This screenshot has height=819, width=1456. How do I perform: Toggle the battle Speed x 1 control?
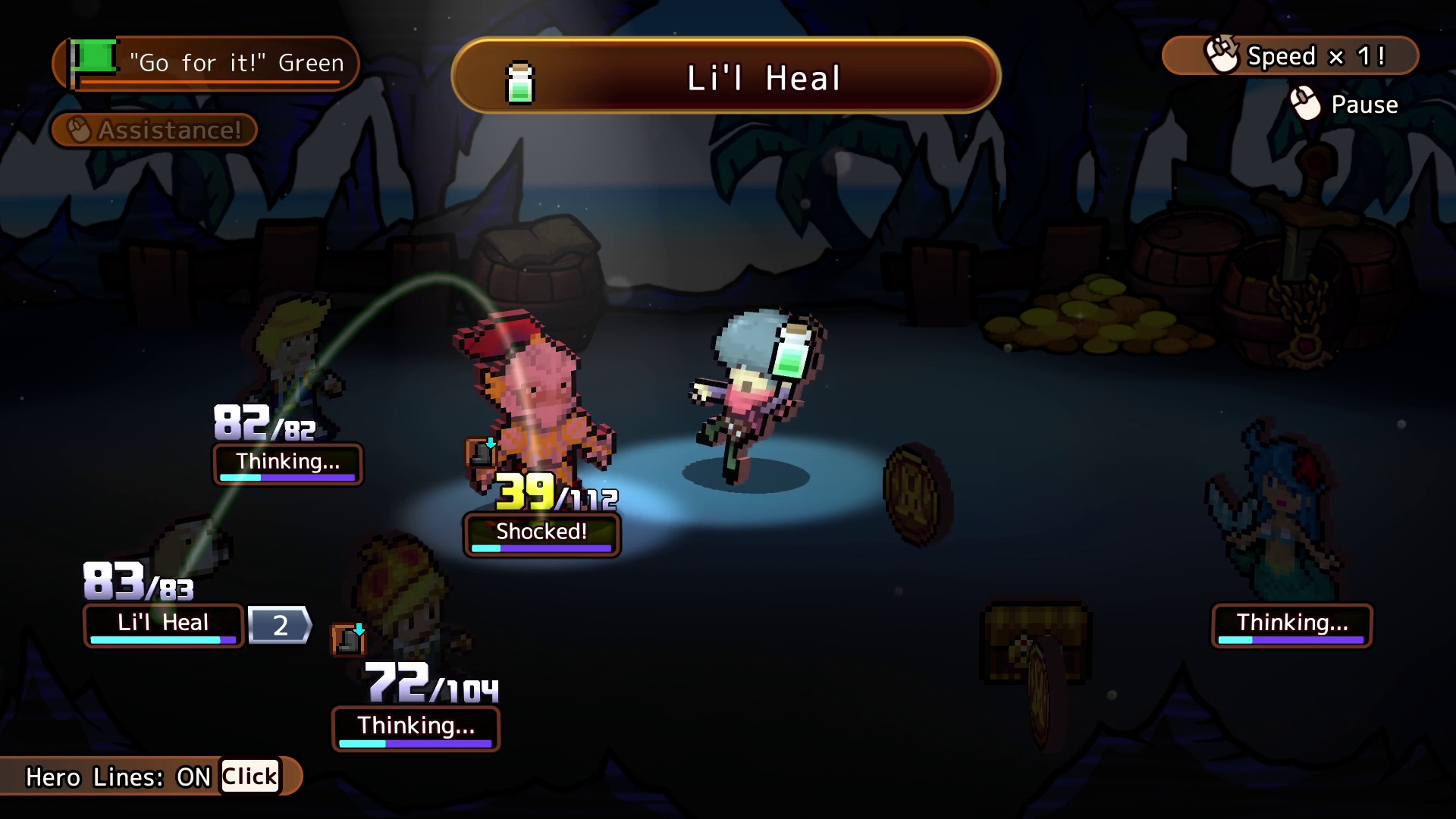pyautogui.click(x=1291, y=56)
